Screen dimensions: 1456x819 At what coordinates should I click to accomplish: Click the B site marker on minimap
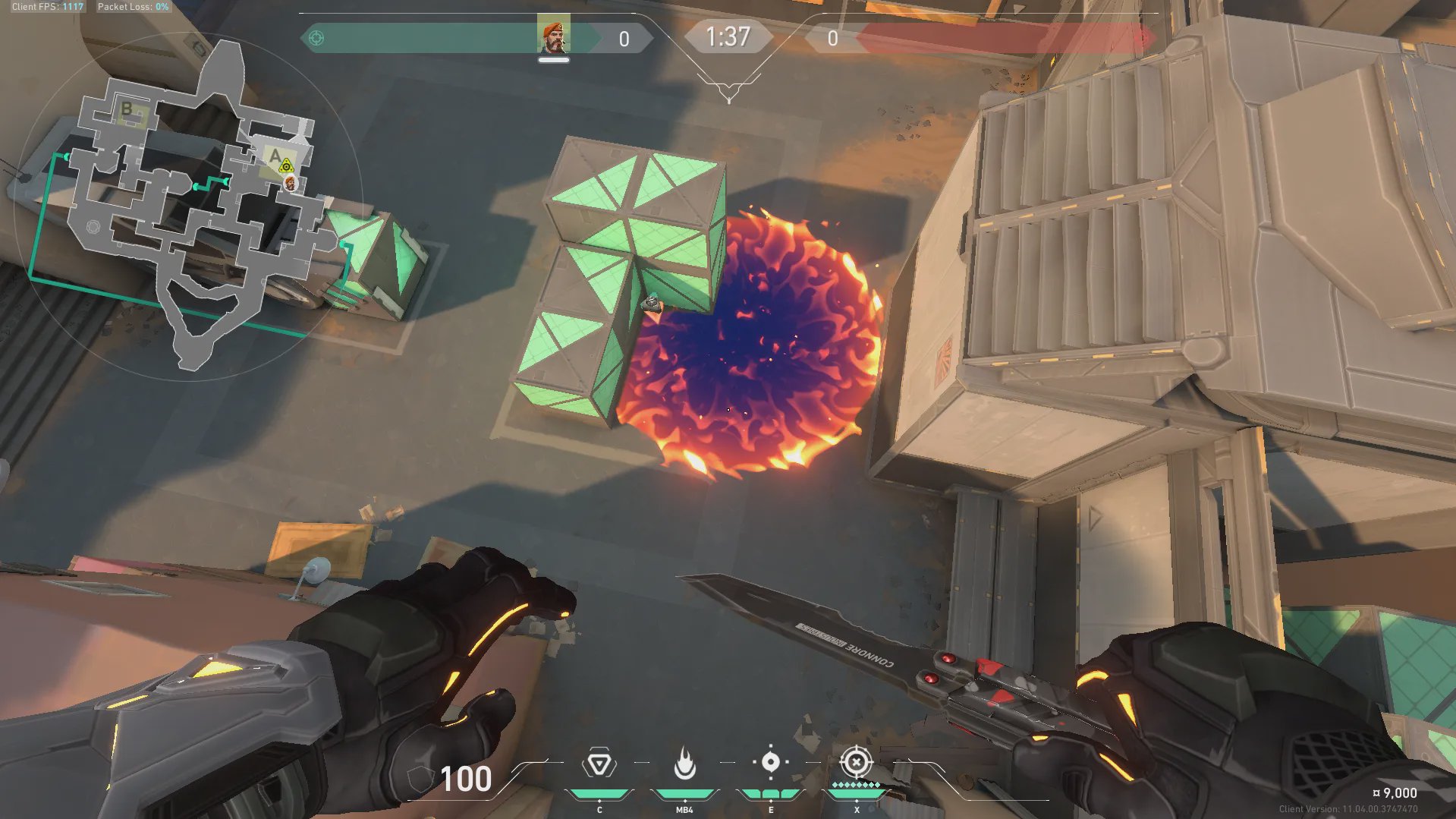[x=127, y=109]
